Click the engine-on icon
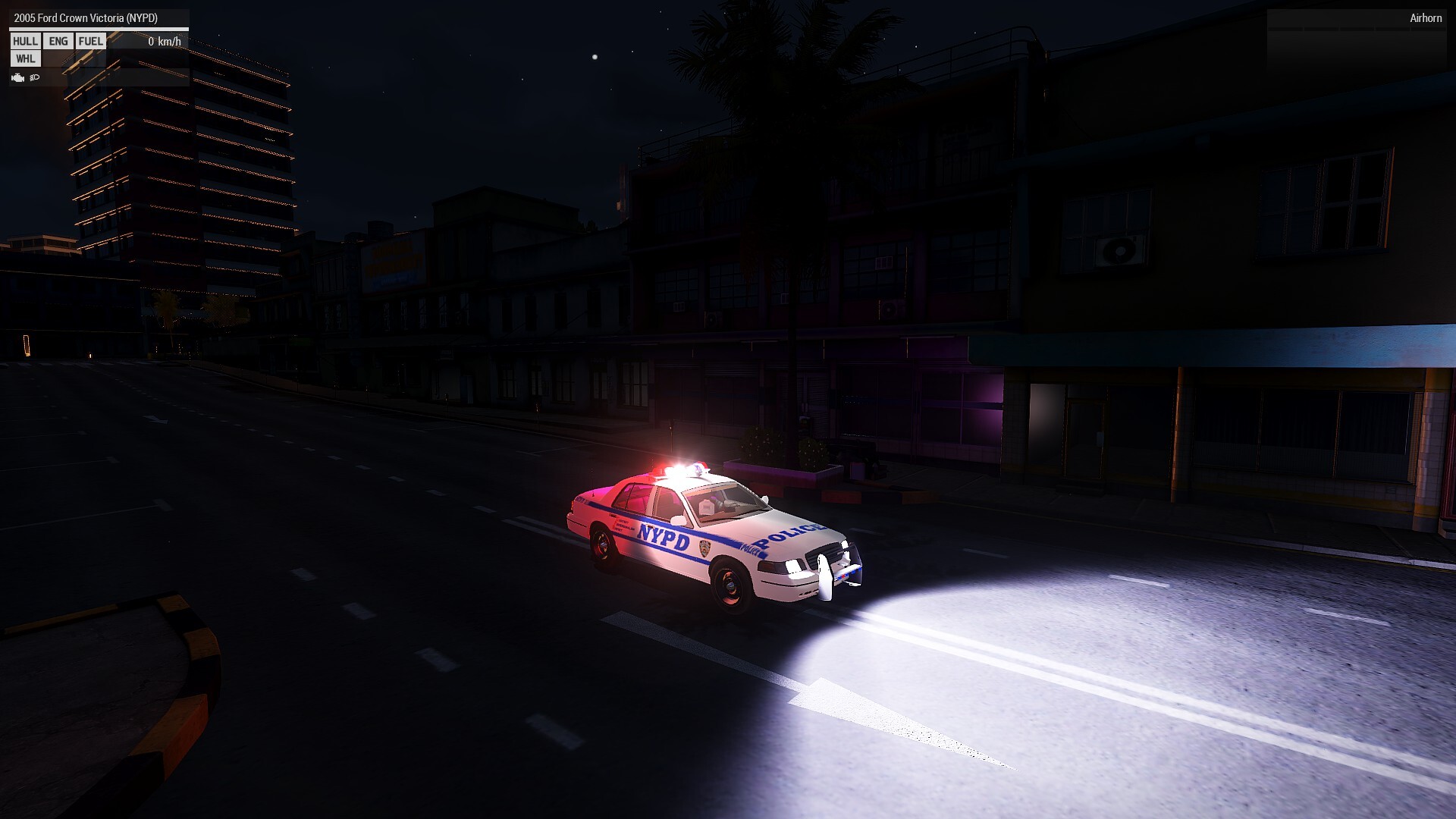This screenshot has width=1456, height=819. (x=18, y=77)
